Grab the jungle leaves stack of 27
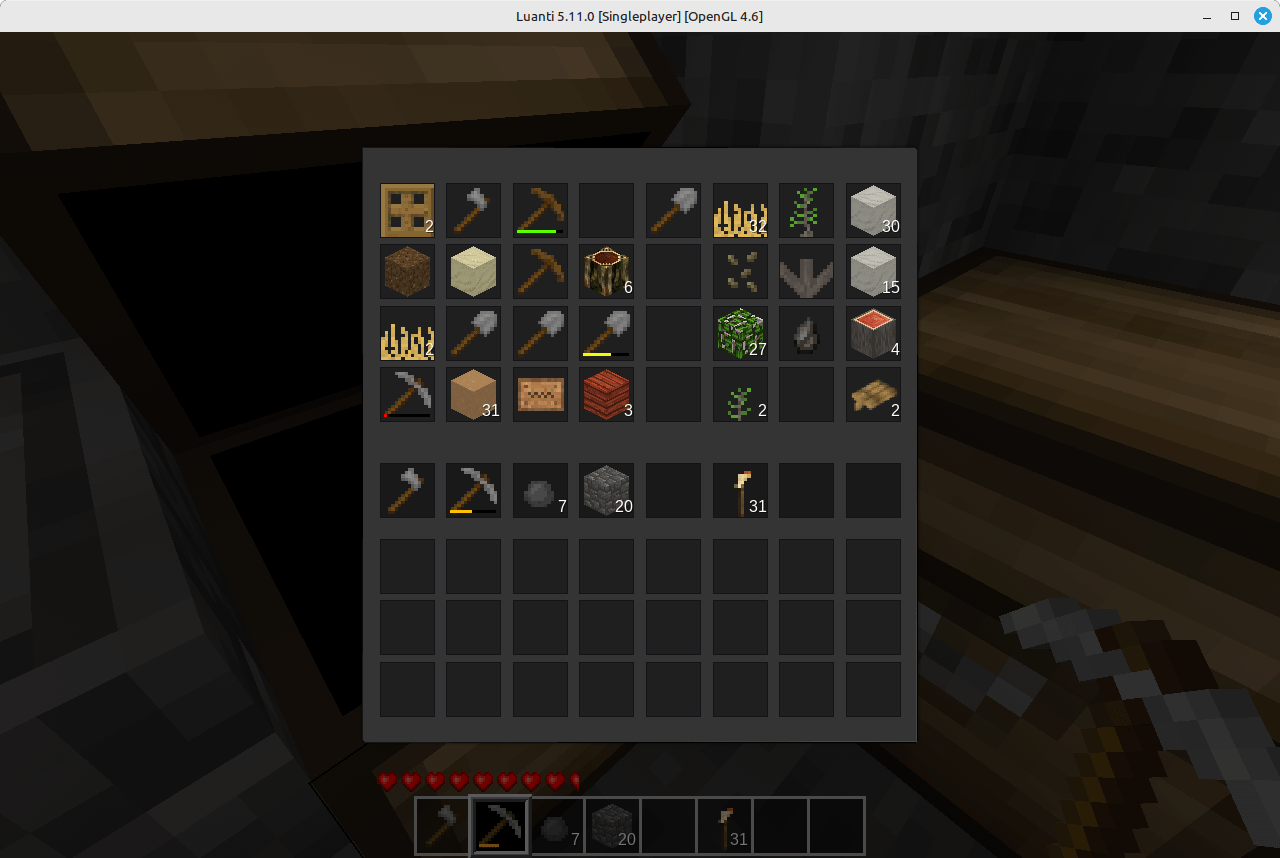 click(x=740, y=333)
